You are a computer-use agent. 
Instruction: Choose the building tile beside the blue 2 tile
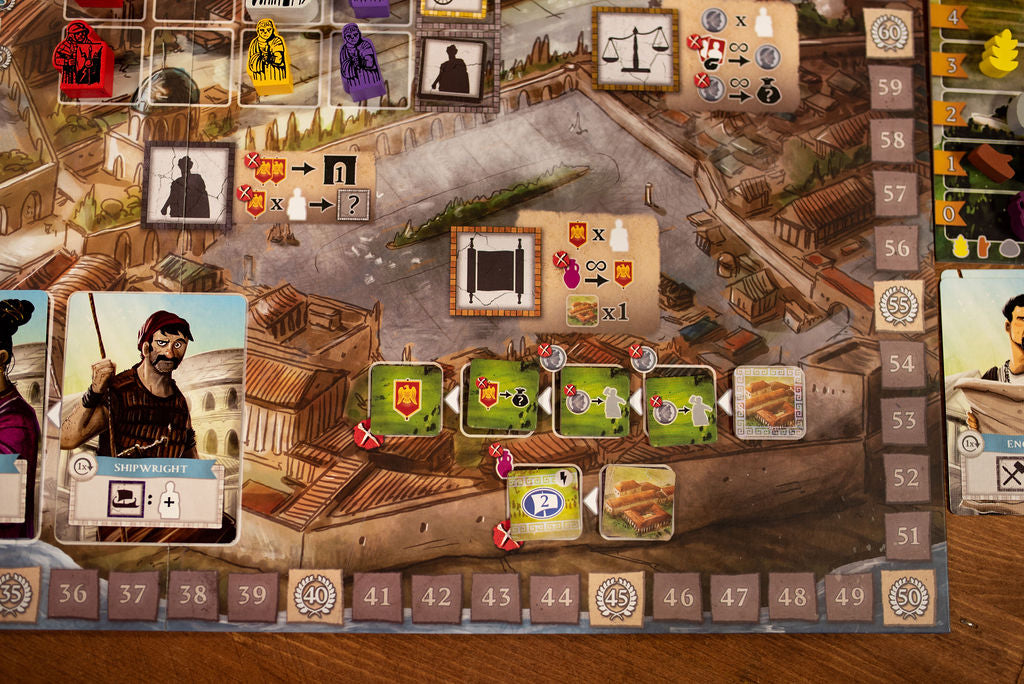coord(637,502)
